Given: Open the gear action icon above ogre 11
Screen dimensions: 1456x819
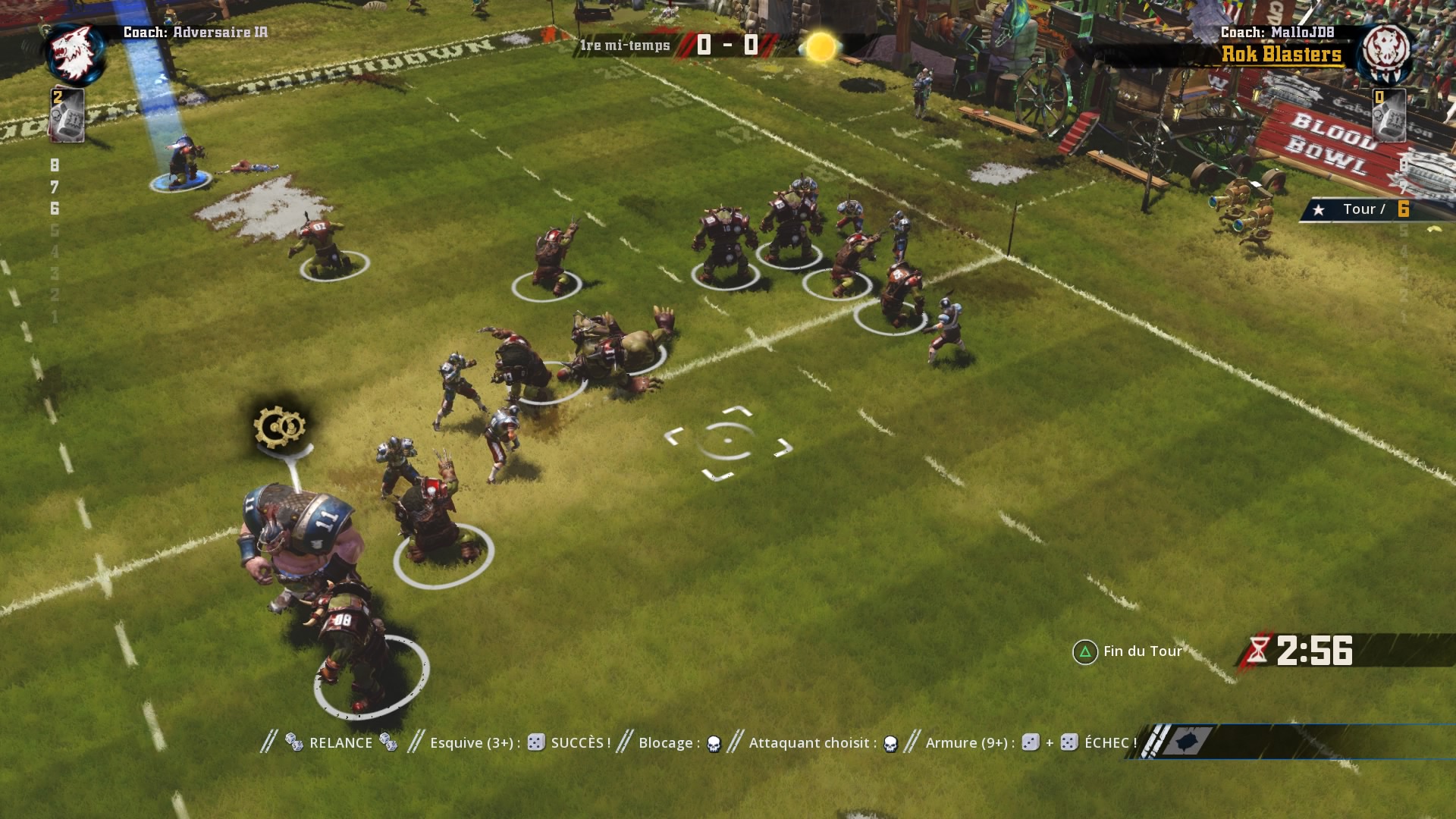Looking at the screenshot, I should tap(280, 428).
